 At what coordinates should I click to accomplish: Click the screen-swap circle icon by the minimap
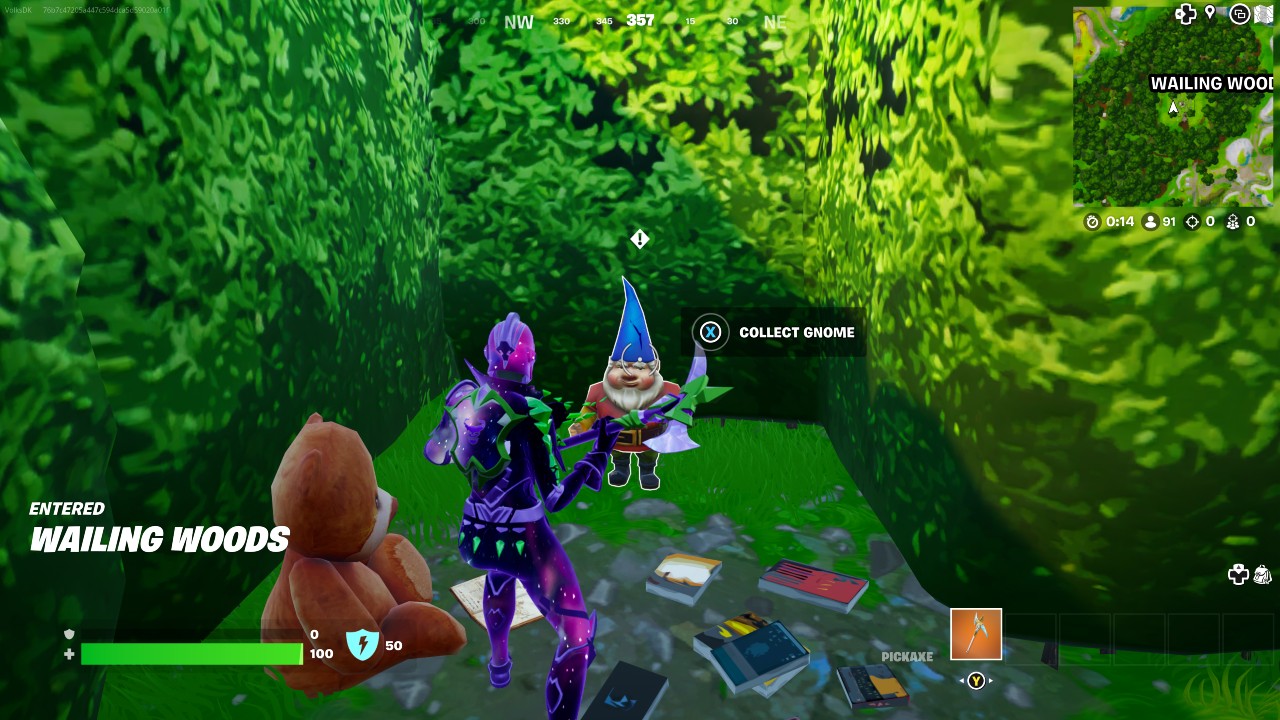click(x=1240, y=14)
